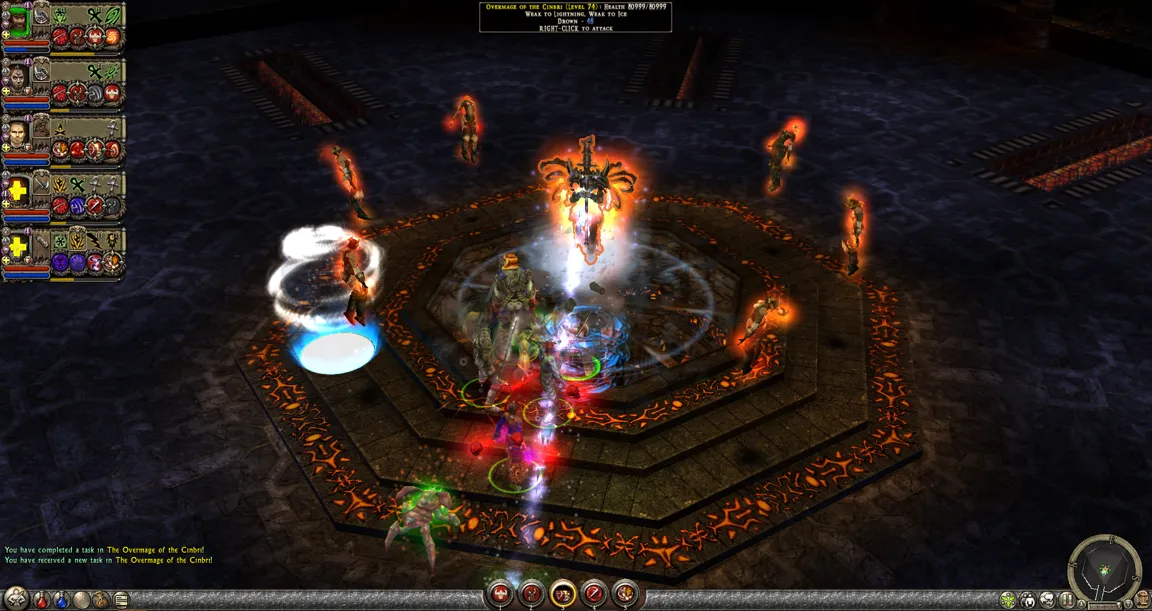Image resolution: width=1152 pixels, height=611 pixels.
Task: Pause the game with the pause button
Action: pyautogui.click(x=1067, y=600)
